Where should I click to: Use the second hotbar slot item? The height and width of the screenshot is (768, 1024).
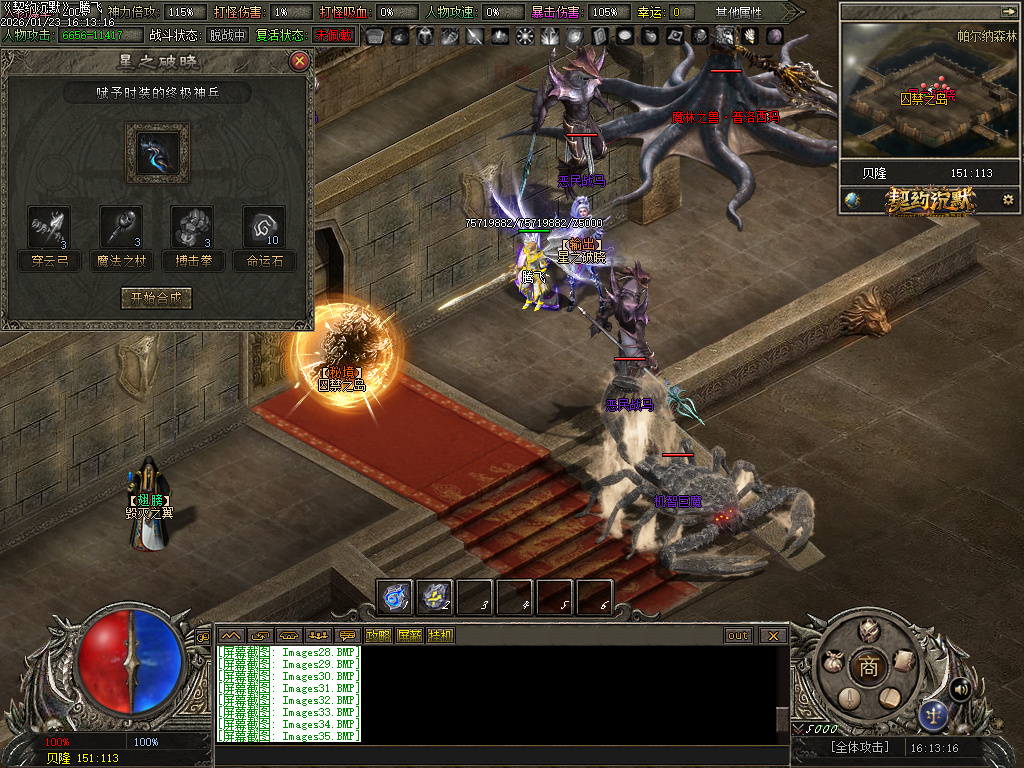click(x=436, y=597)
